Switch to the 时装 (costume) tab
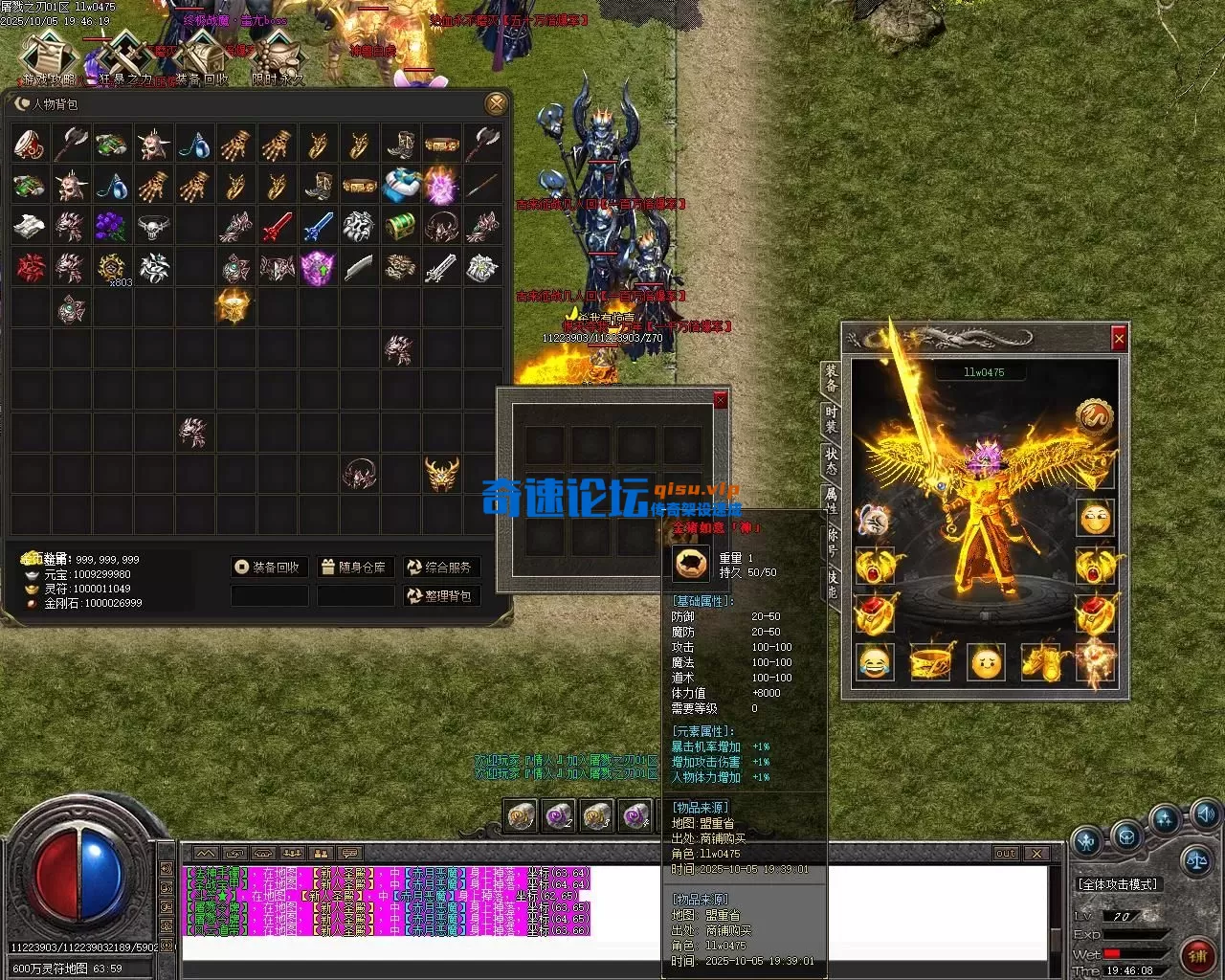The image size is (1225, 980). pos(832,418)
